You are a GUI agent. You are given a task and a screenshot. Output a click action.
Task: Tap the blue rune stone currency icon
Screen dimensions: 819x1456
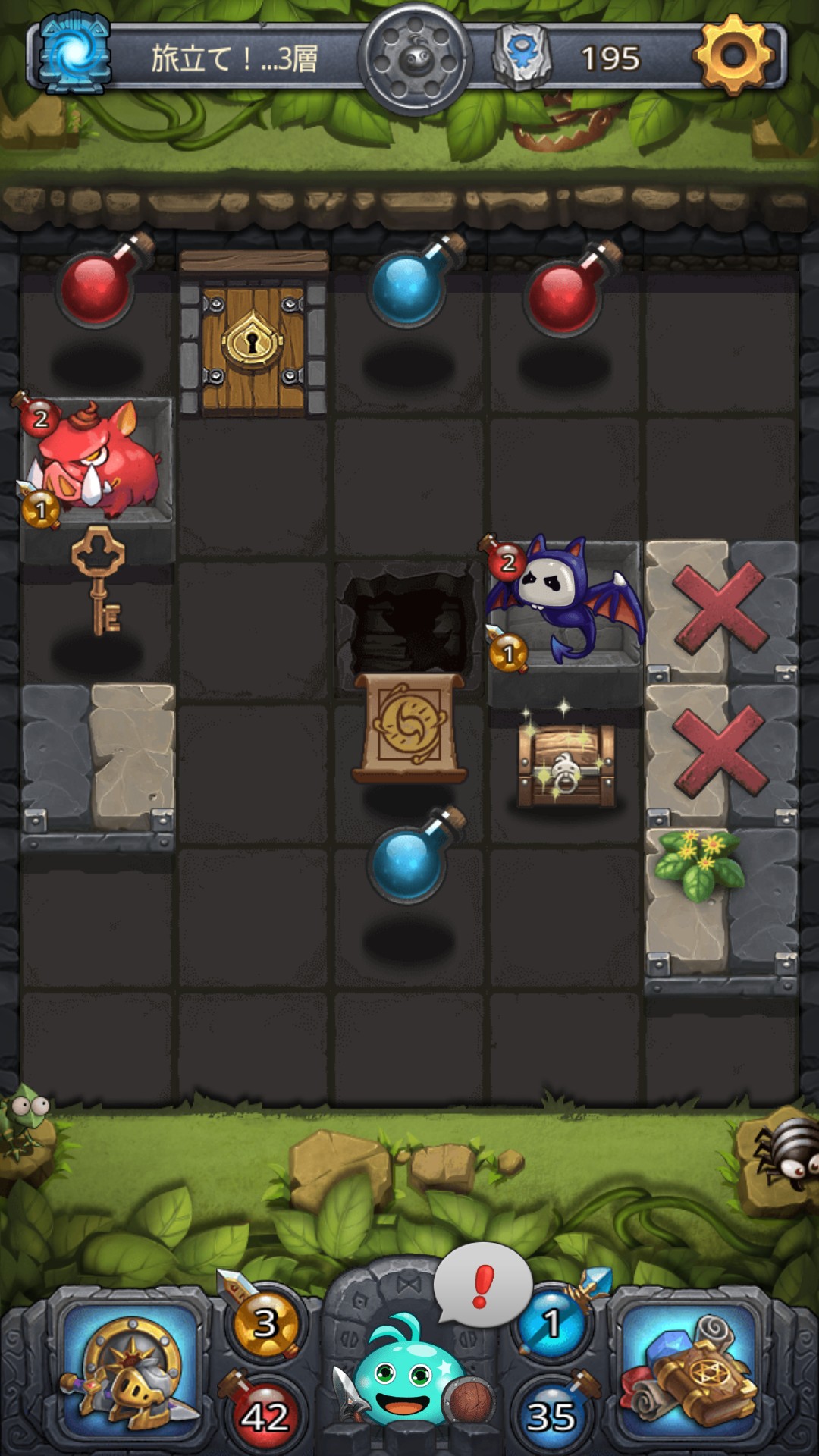point(521,56)
